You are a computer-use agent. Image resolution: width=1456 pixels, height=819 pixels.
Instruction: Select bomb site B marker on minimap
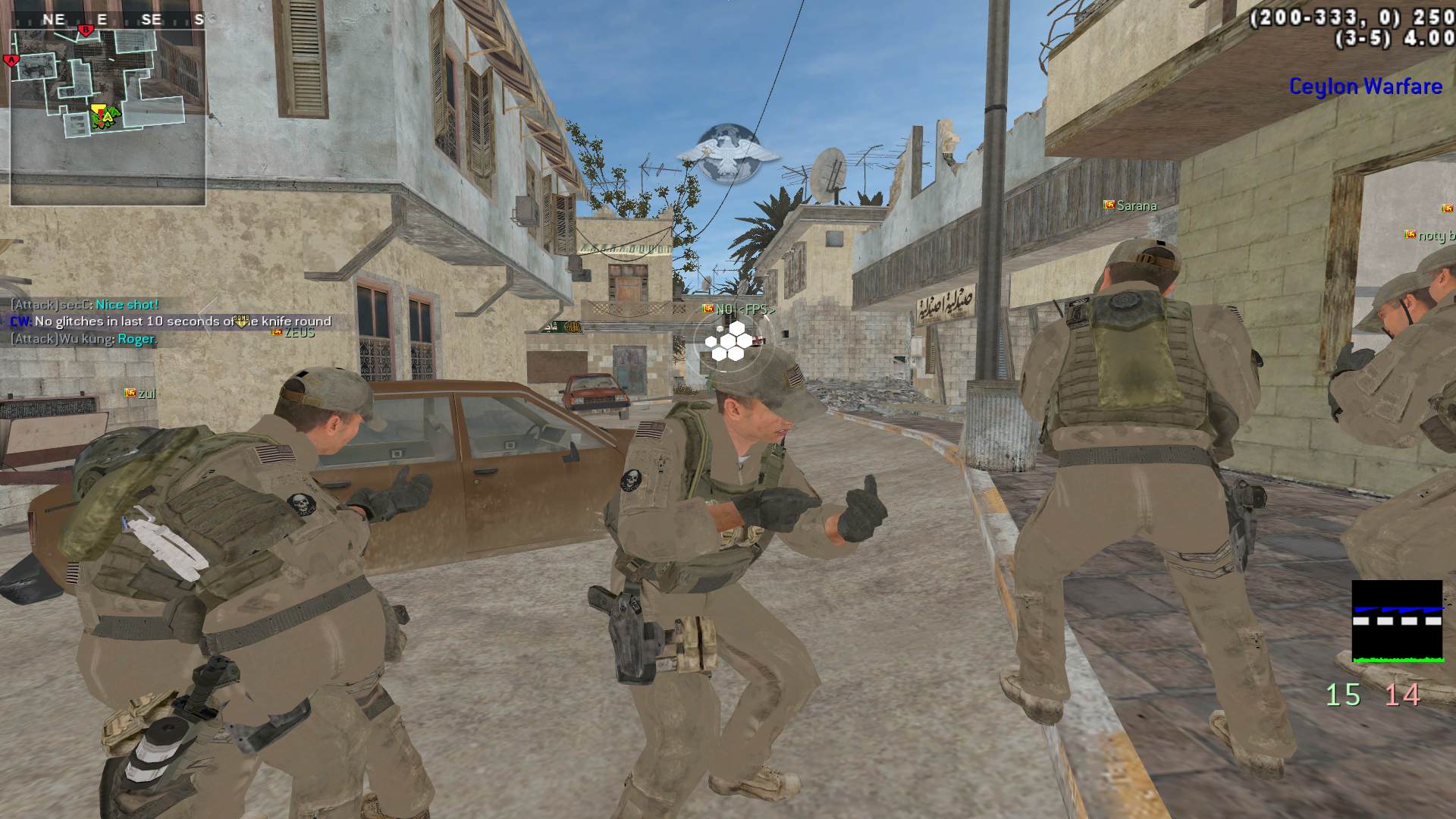pos(86,30)
